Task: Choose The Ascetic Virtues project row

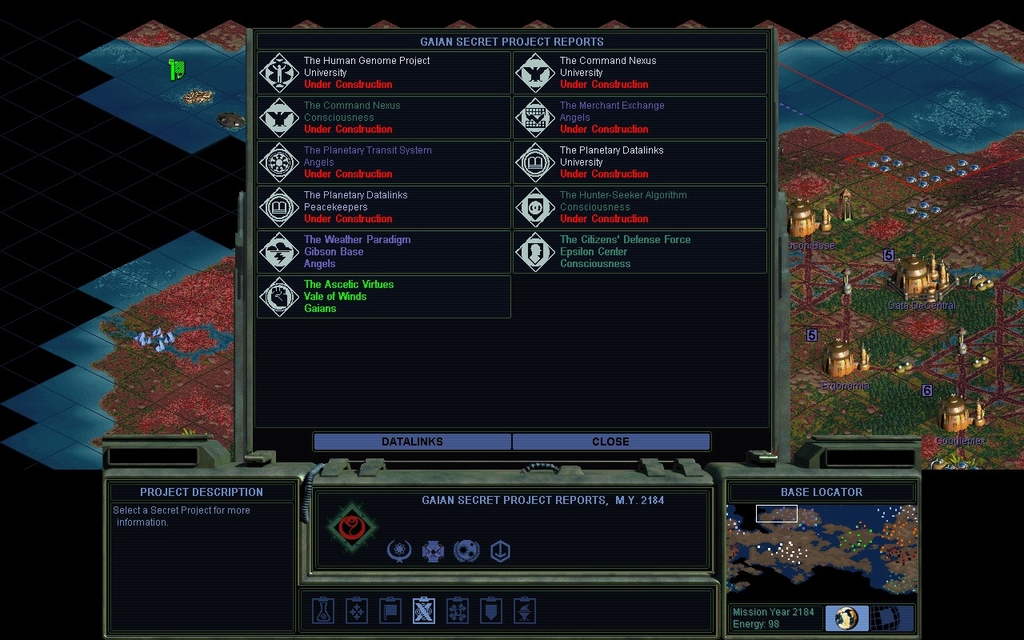Action: (384, 297)
